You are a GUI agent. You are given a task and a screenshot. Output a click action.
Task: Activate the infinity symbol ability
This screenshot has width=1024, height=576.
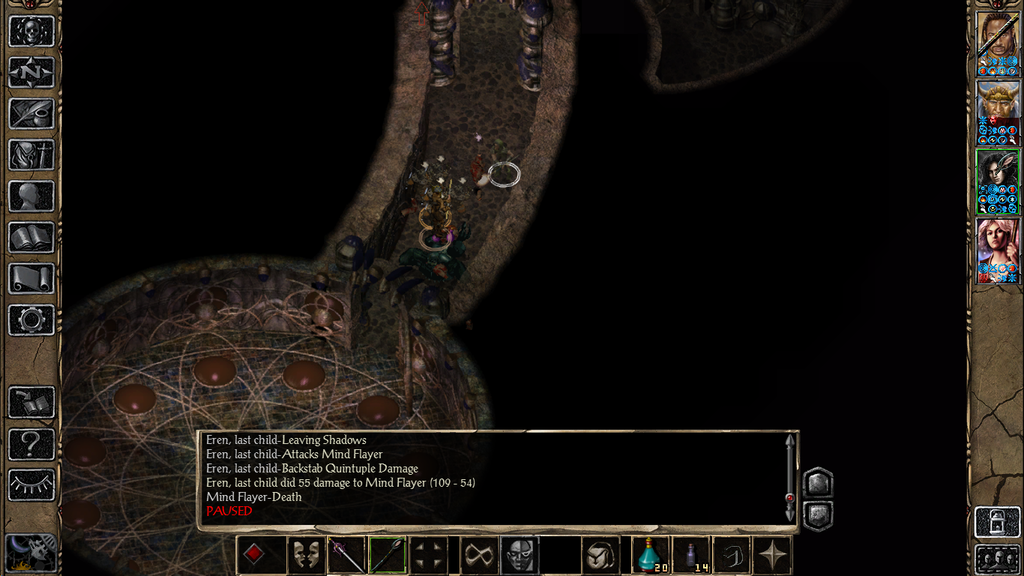point(477,555)
